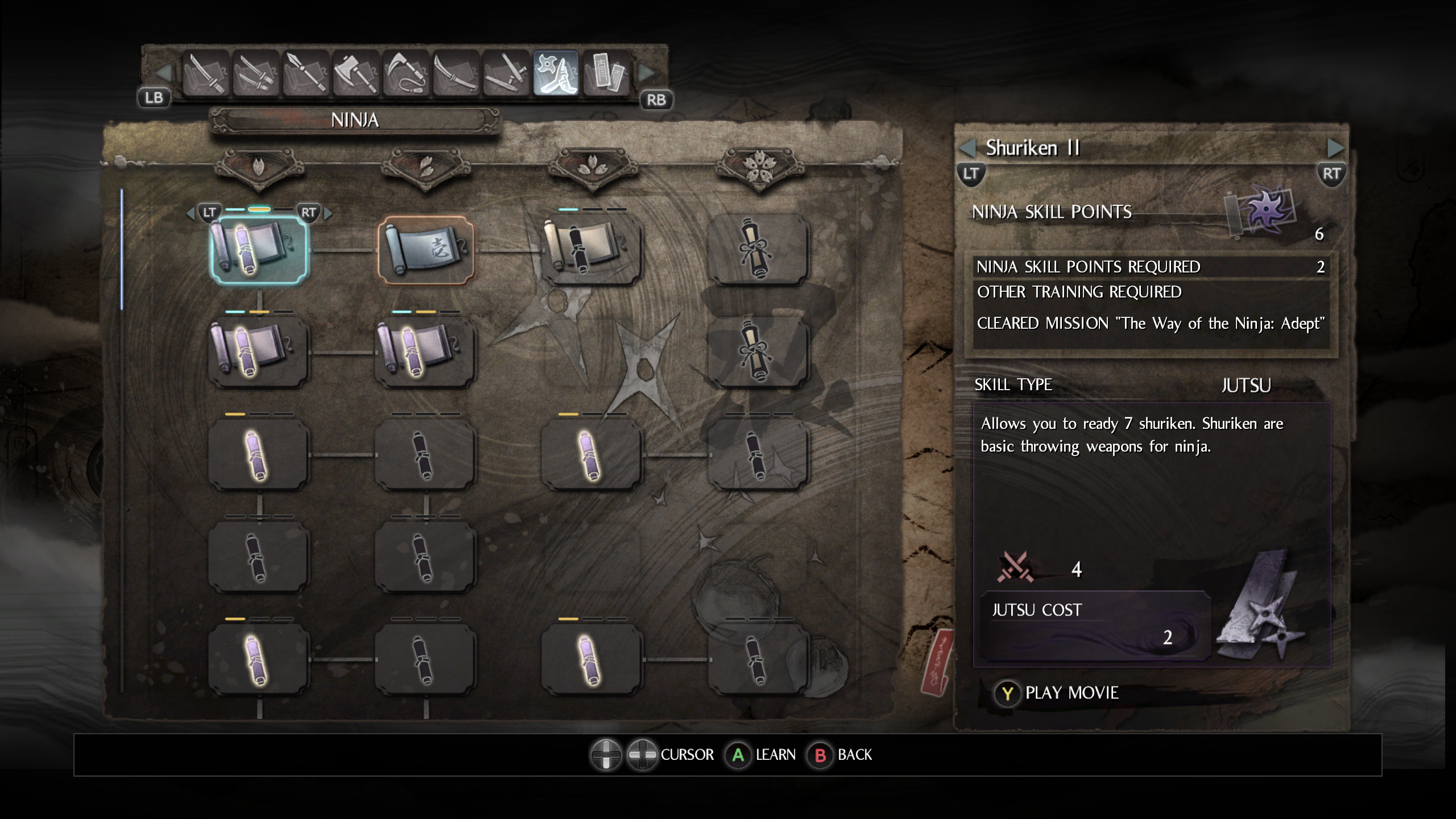Select the highlighted Ninja shuriken tab
The width and height of the screenshot is (1456, 819).
tap(556, 73)
